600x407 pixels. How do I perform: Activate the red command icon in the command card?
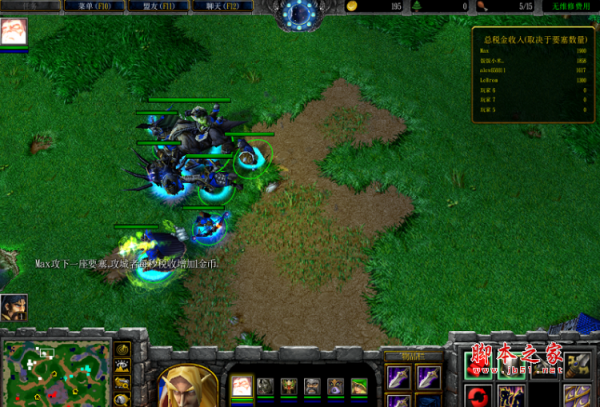pos(479,396)
